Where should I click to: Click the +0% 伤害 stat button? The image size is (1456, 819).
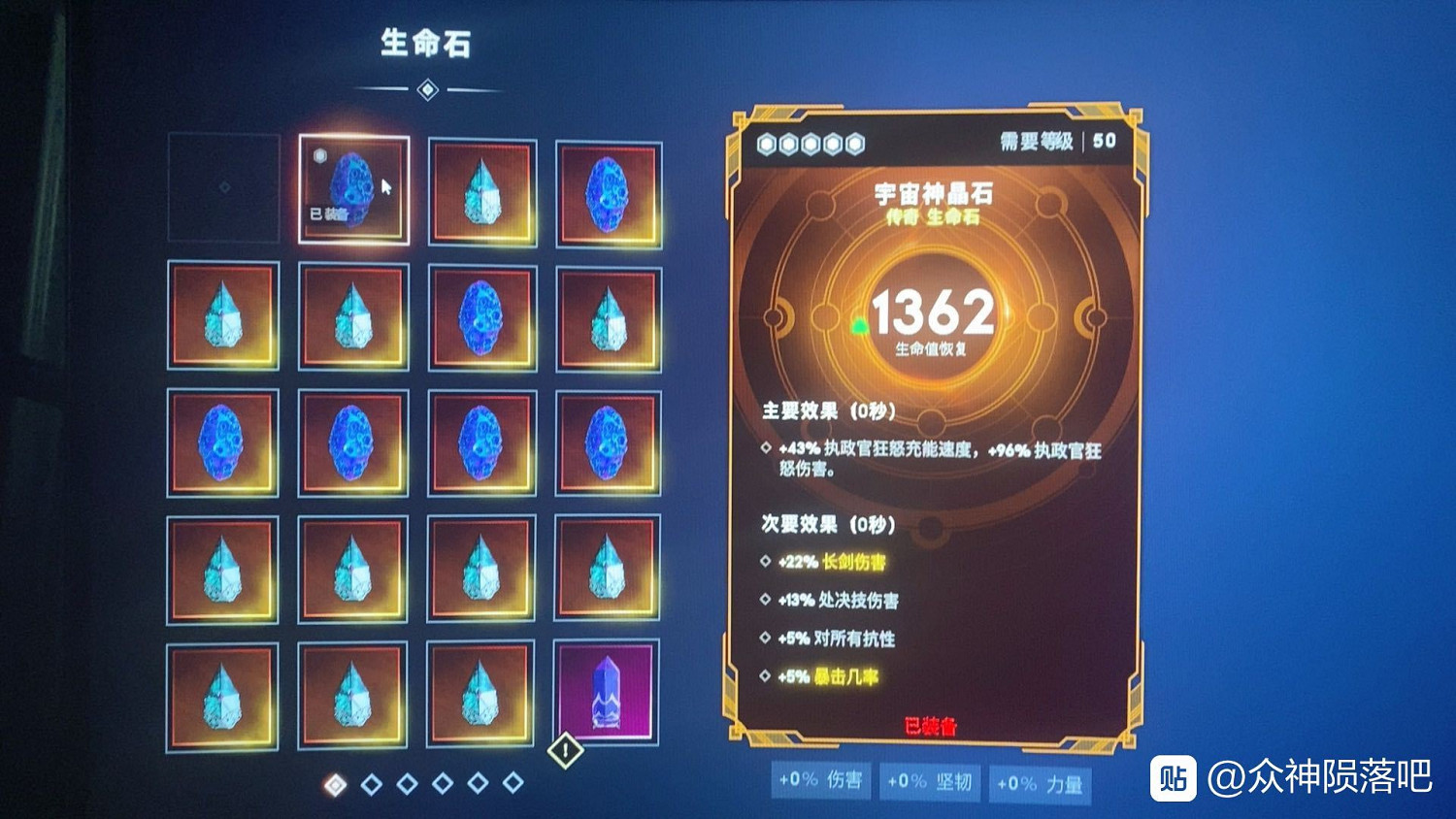[820, 780]
